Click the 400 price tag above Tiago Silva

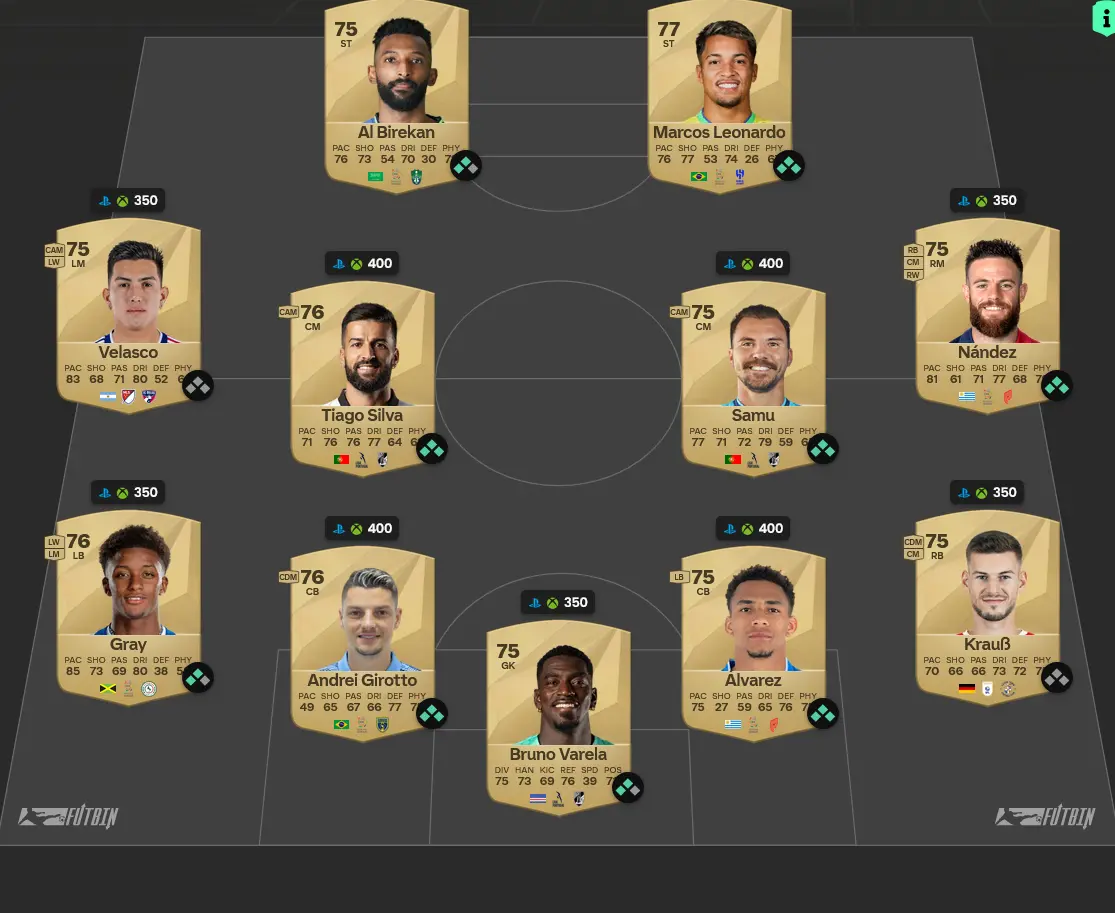[362, 263]
